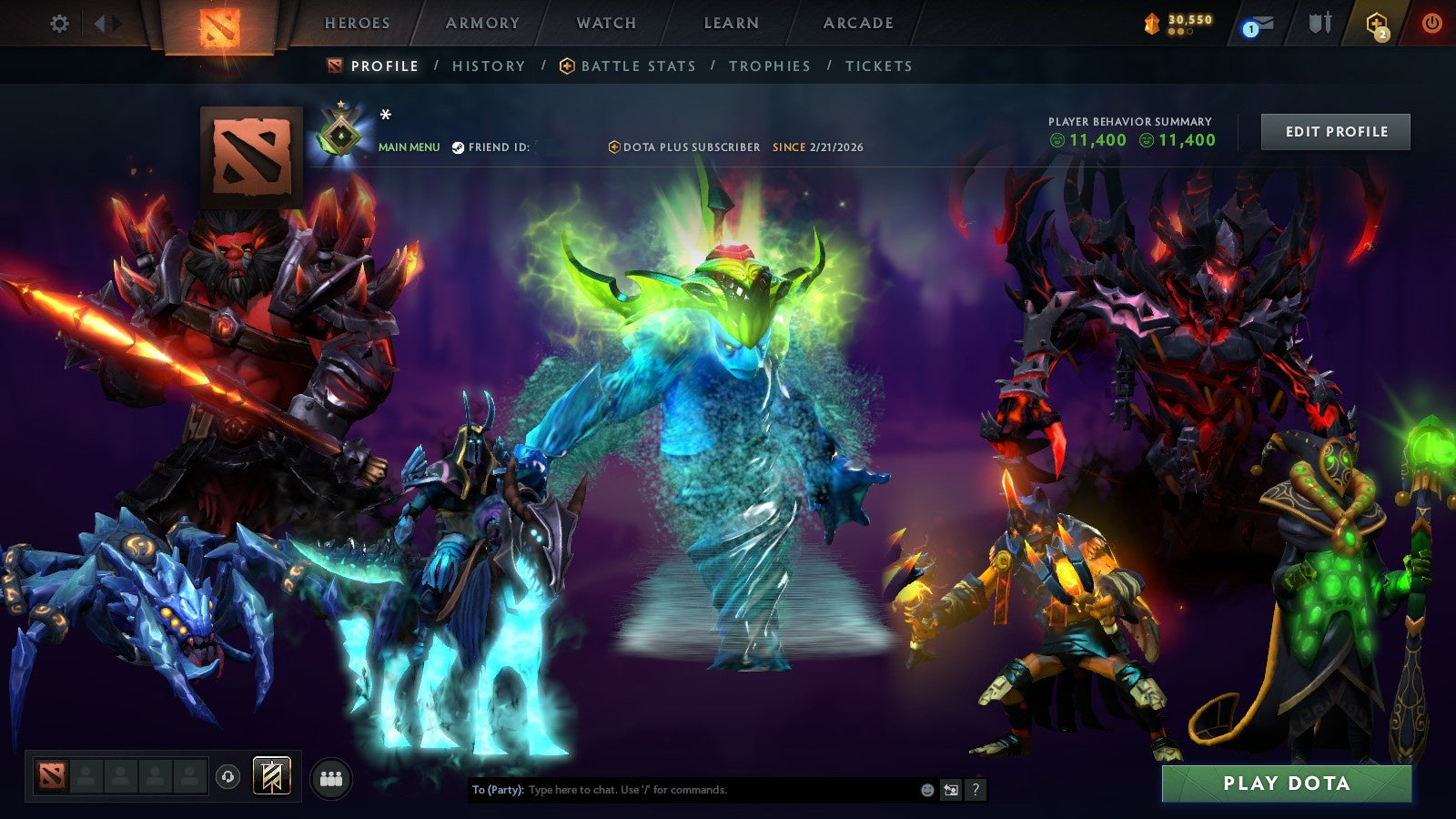The image size is (1456, 819).
Task: Click the chat channel toggle icon
Action: coord(950,790)
